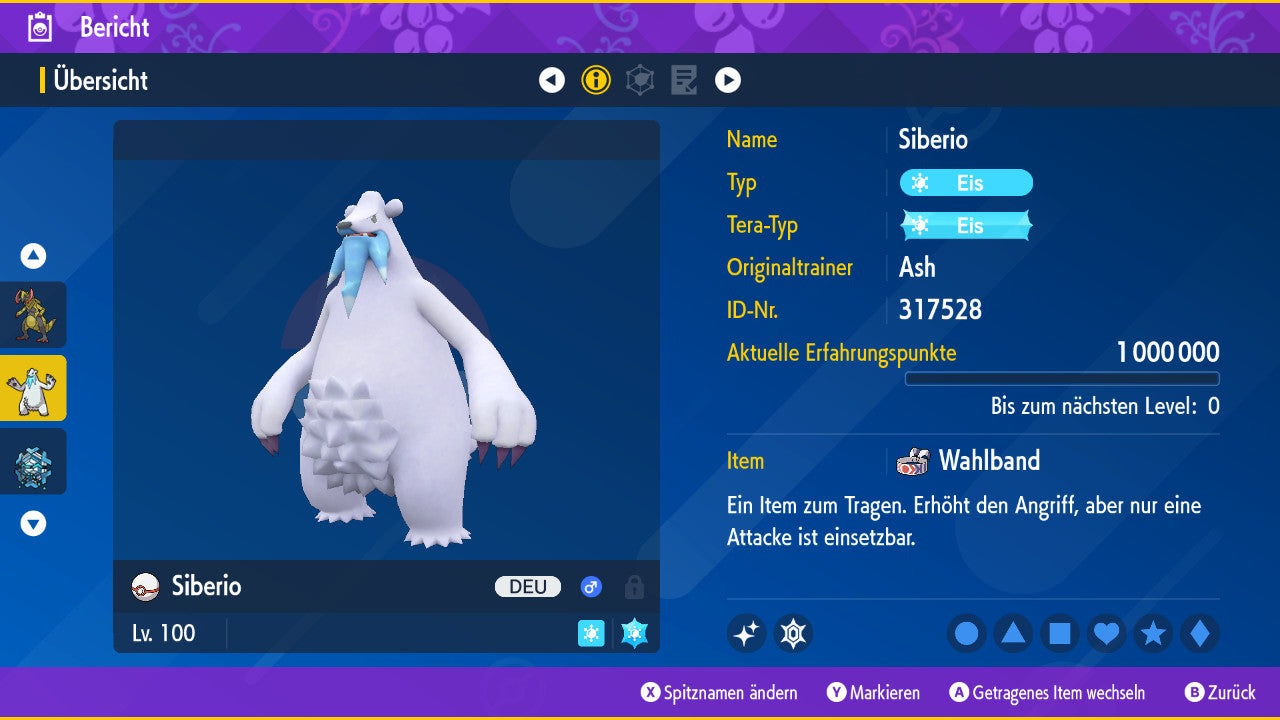Image resolution: width=1280 pixels, height=720 pixels.
Task: Toggle the square marking
Action: (1060, 634)
